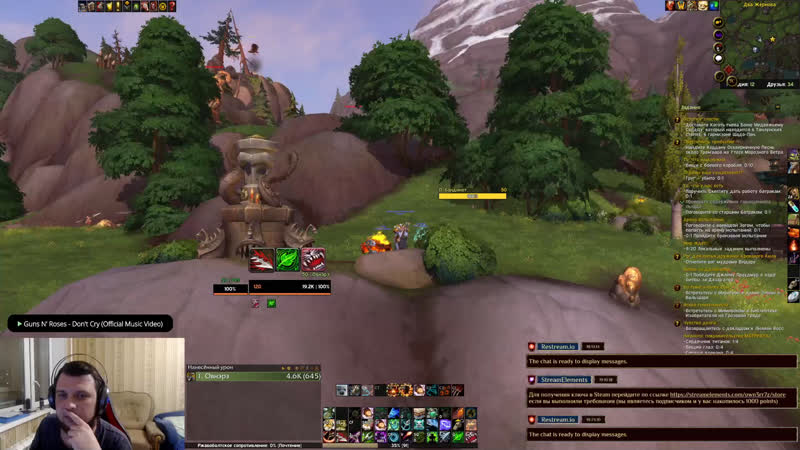
Task: Click the Guns N' Roses now-playing widget
Action: click(x=90, y=324)
